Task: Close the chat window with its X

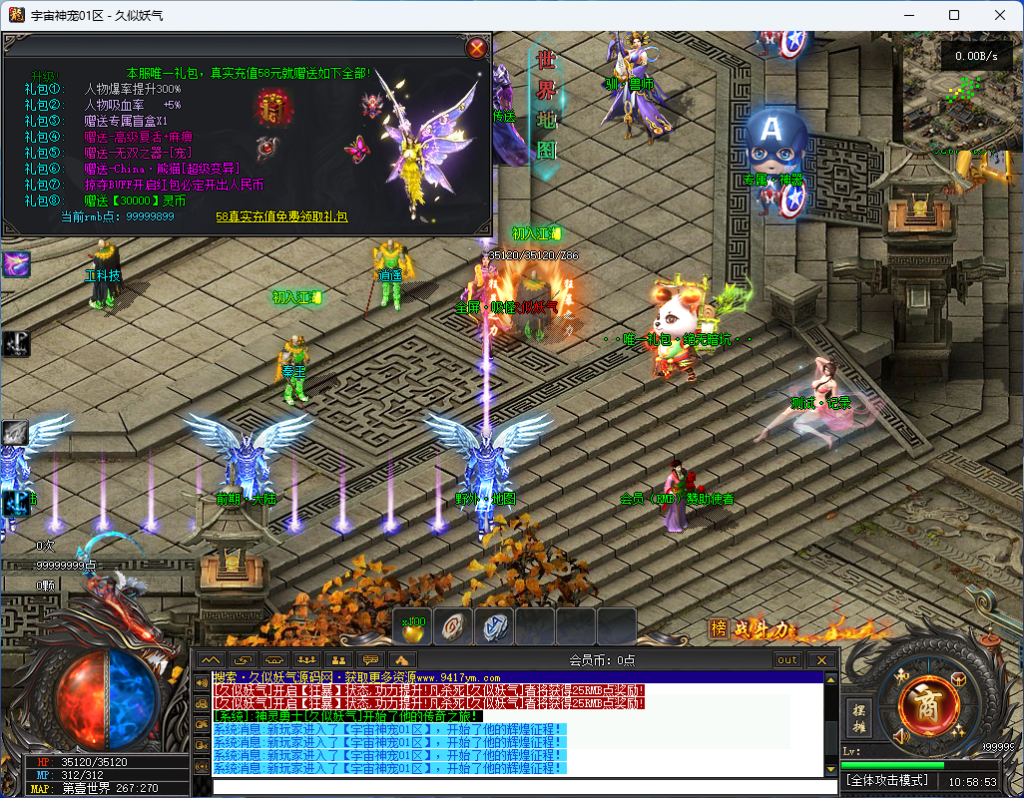Action: pos(821,660)
